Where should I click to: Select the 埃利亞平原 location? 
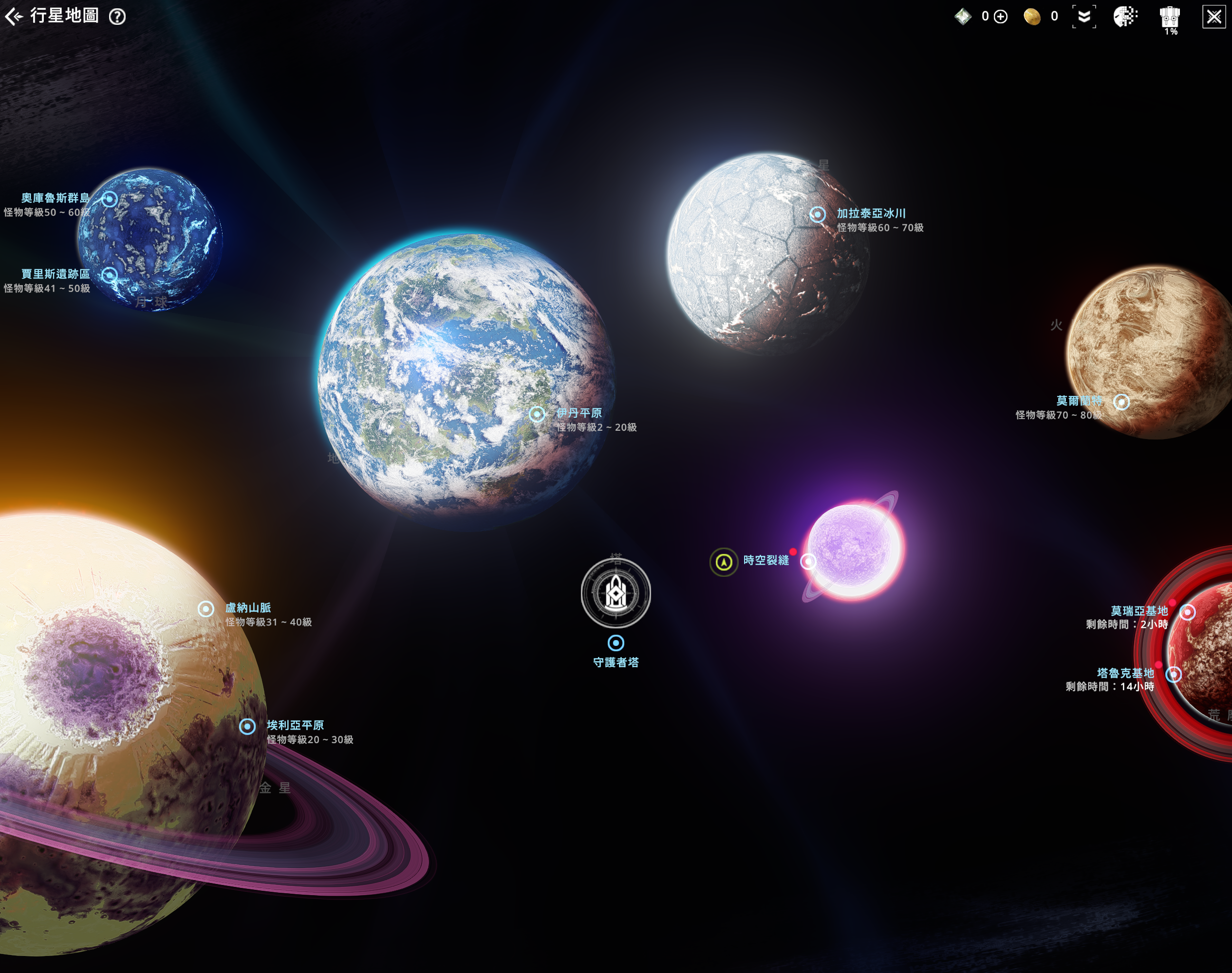[x=247, y=726]
